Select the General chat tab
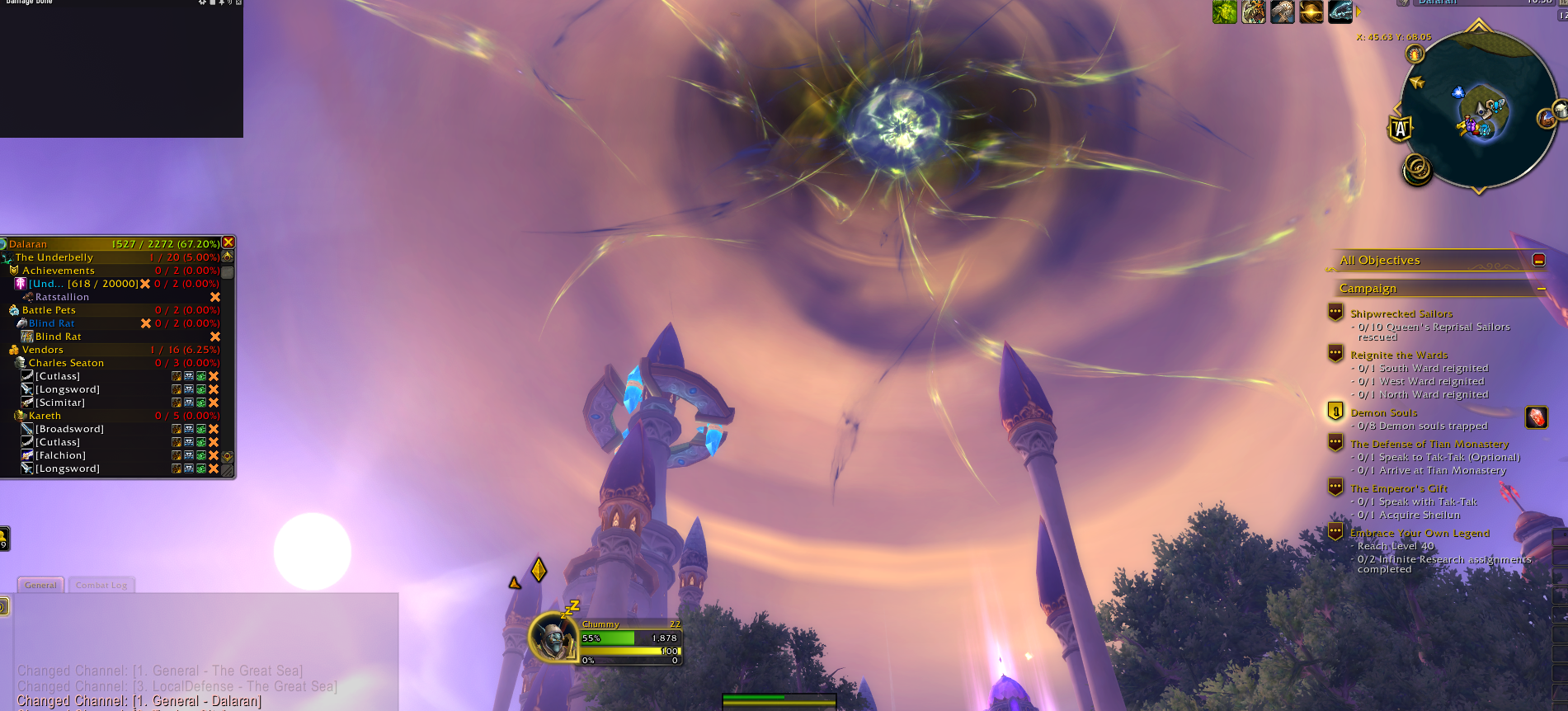1568x711 pixels. click(x=40, y=586)
